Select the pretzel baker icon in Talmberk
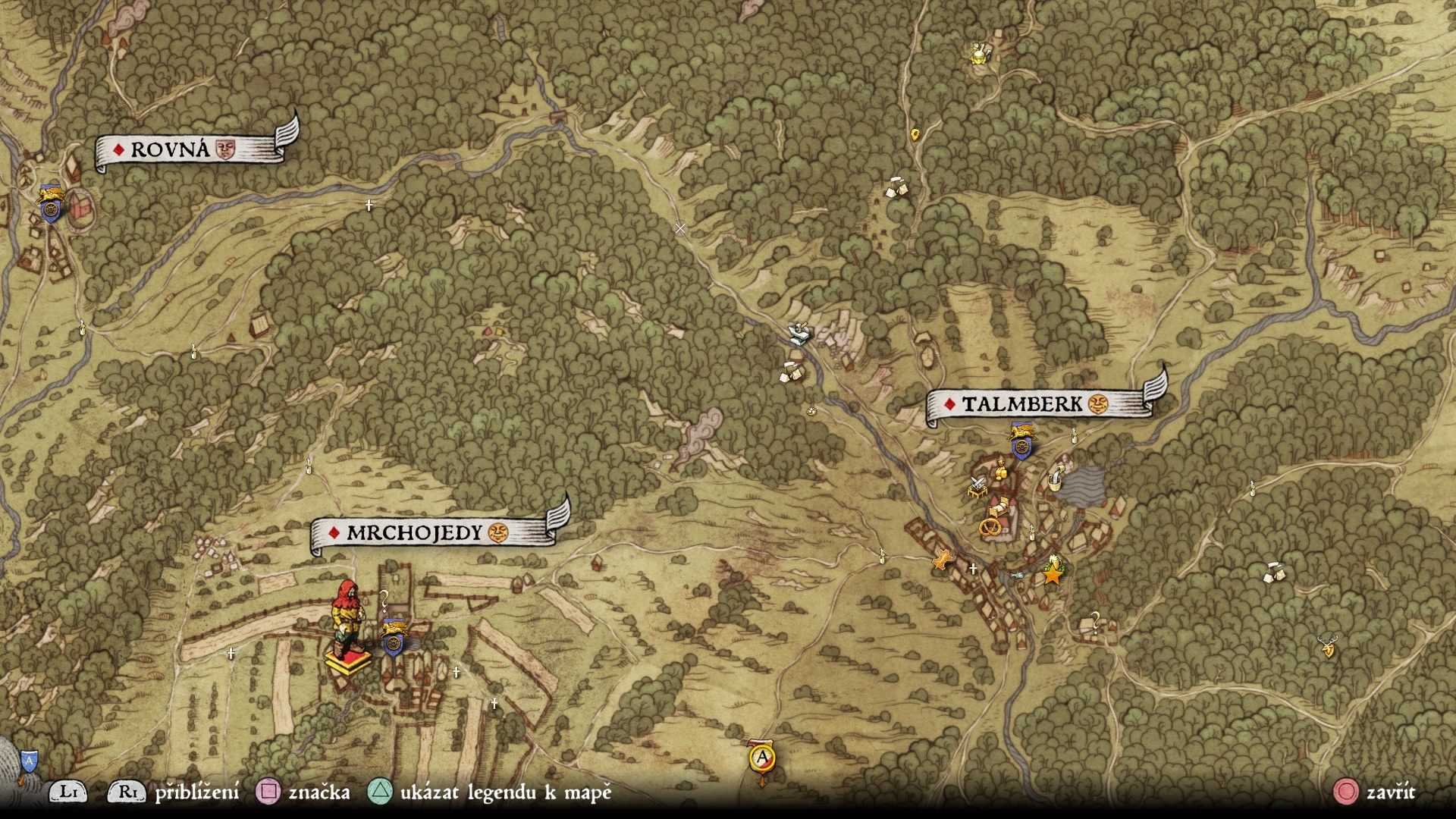This screenshot has width=1456, height=819. 990,526
